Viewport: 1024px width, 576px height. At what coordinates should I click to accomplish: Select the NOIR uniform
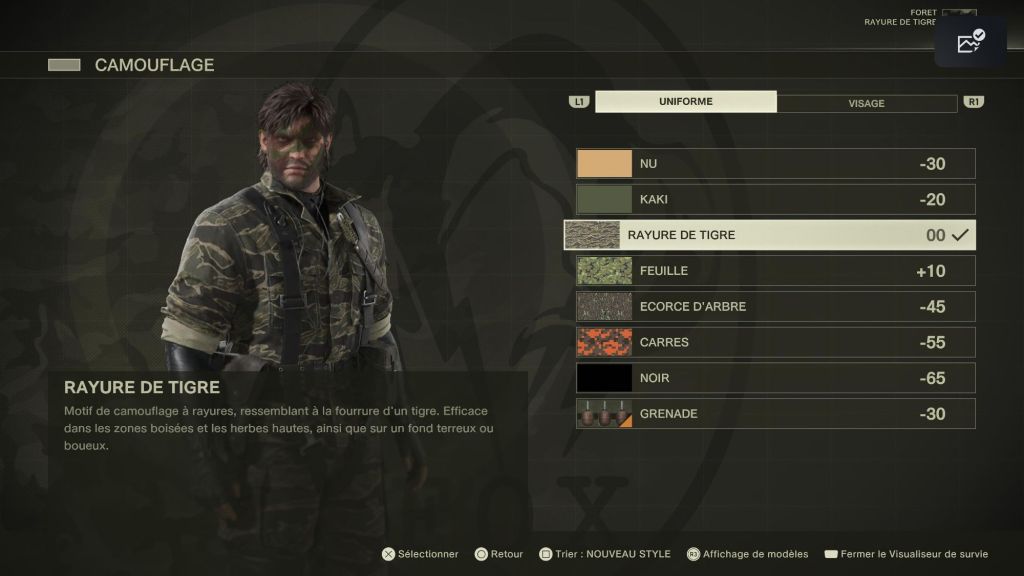pyautogui.click(x=775, y=378)
